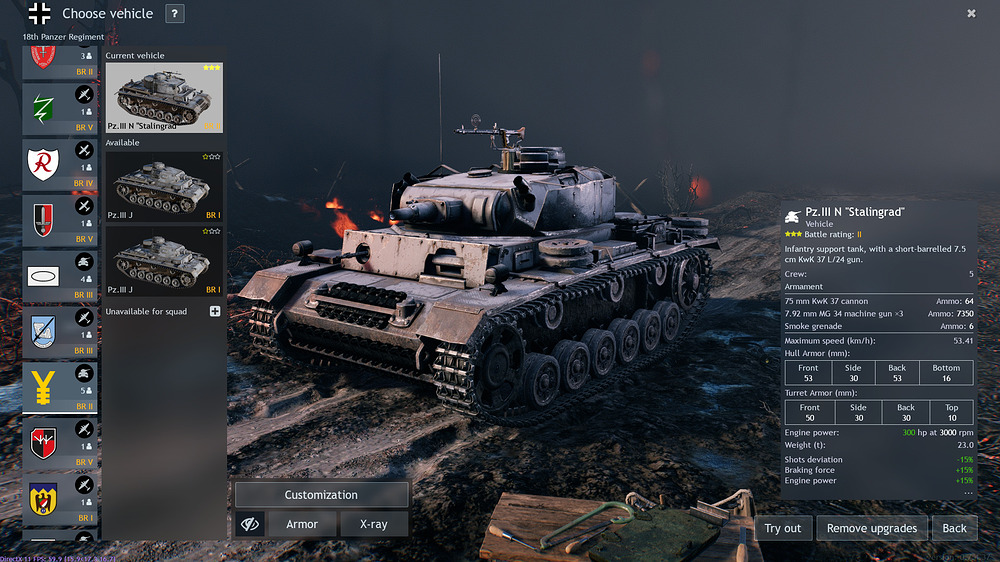Go back with the Back button
1000x562 pixels.
[954, 528]
